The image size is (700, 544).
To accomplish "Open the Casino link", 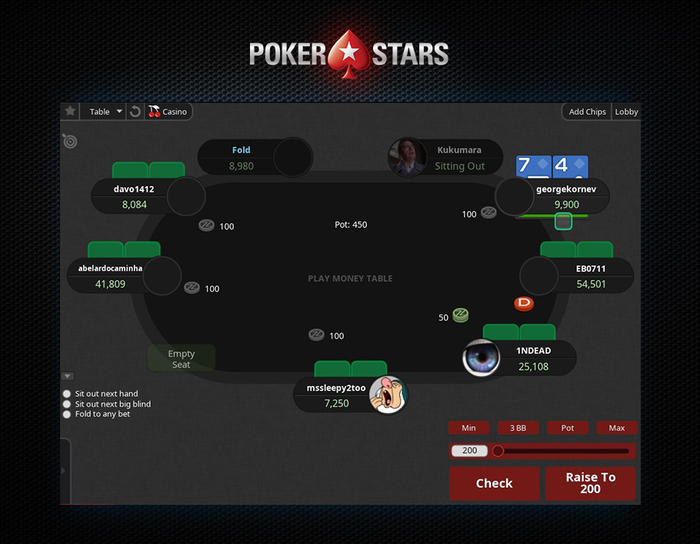I will point(169,112).
